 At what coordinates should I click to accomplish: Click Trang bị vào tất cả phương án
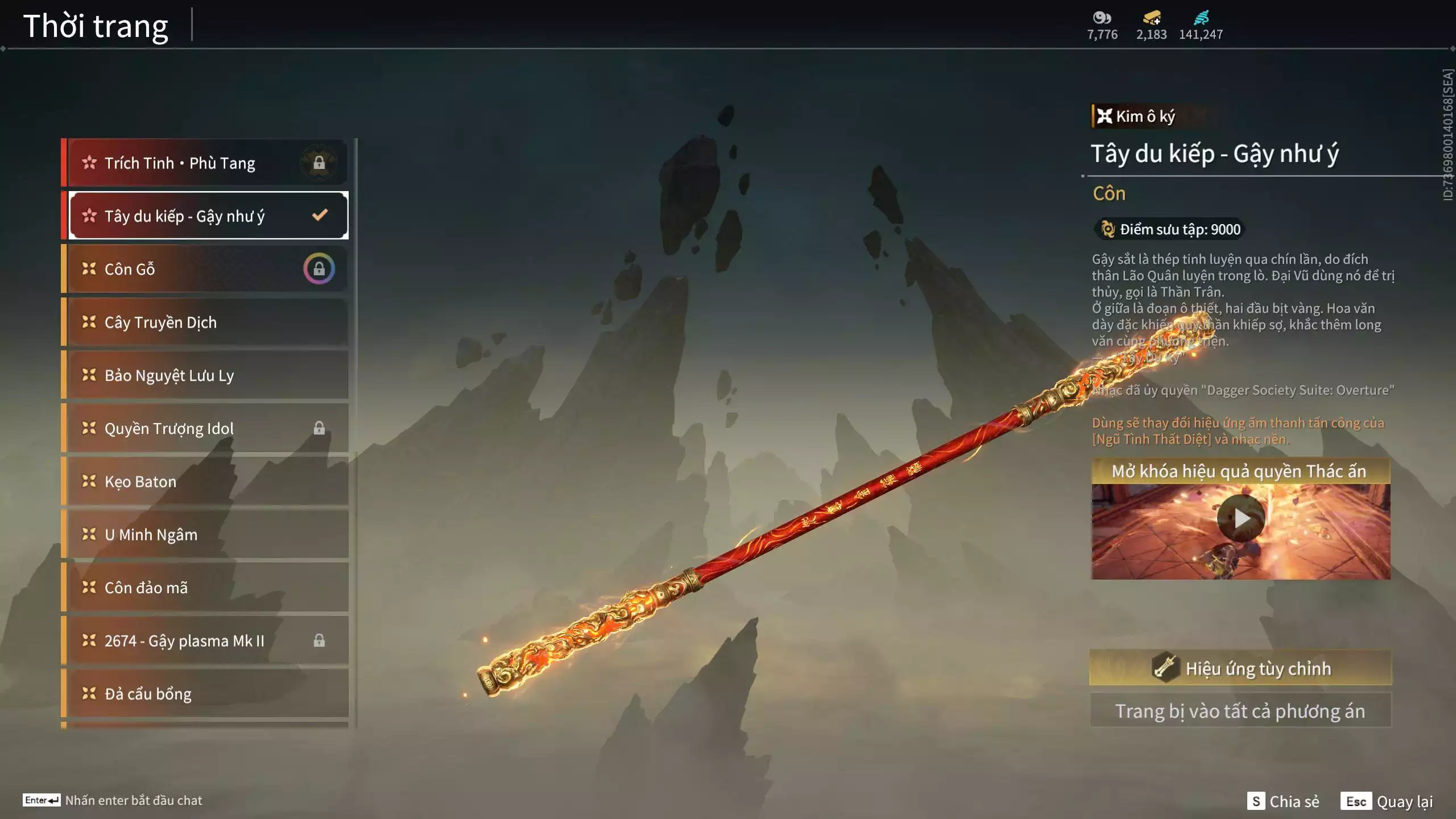pos(1240,711)
